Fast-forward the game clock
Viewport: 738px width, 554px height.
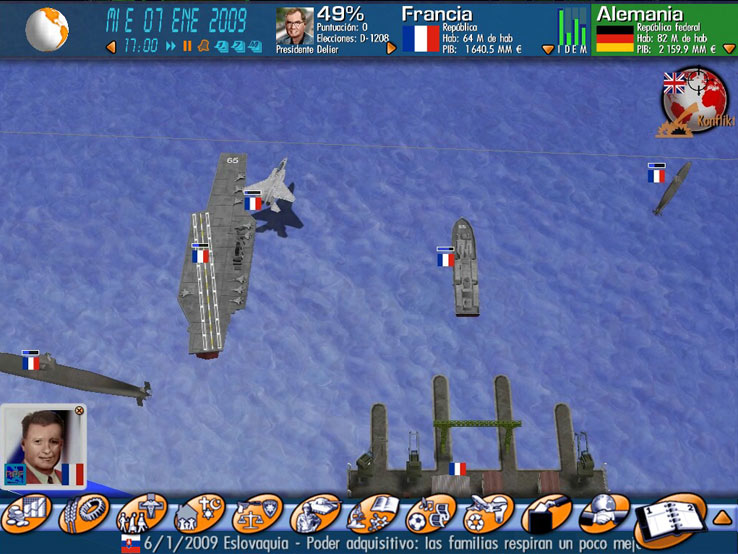pos(171,46)
